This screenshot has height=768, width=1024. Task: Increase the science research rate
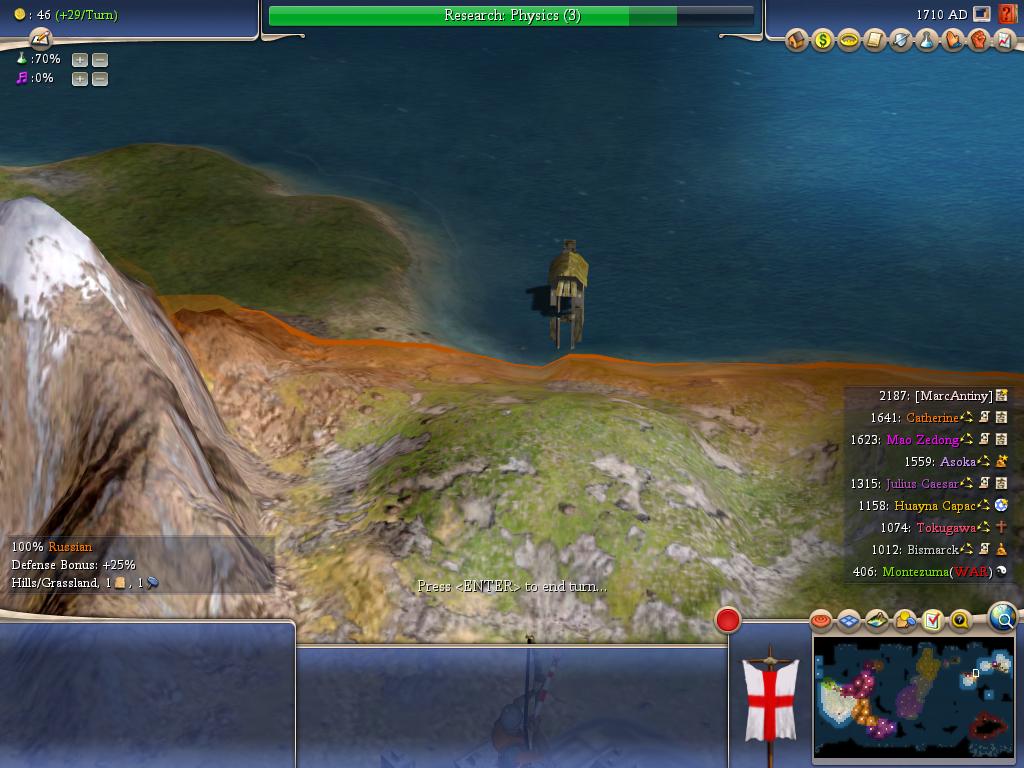point(80,59)
